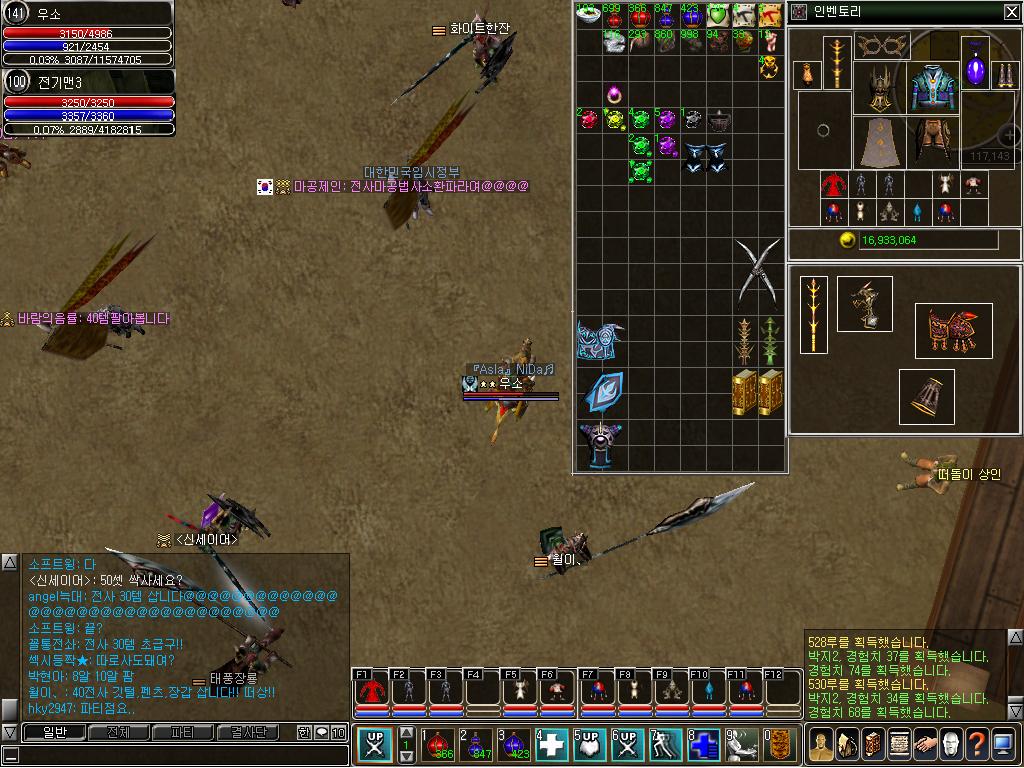The width and height of the screenshot is (1024, 768).
Task: Select the F1 red robe hotkey slot
Action: [x=371, y=692]
